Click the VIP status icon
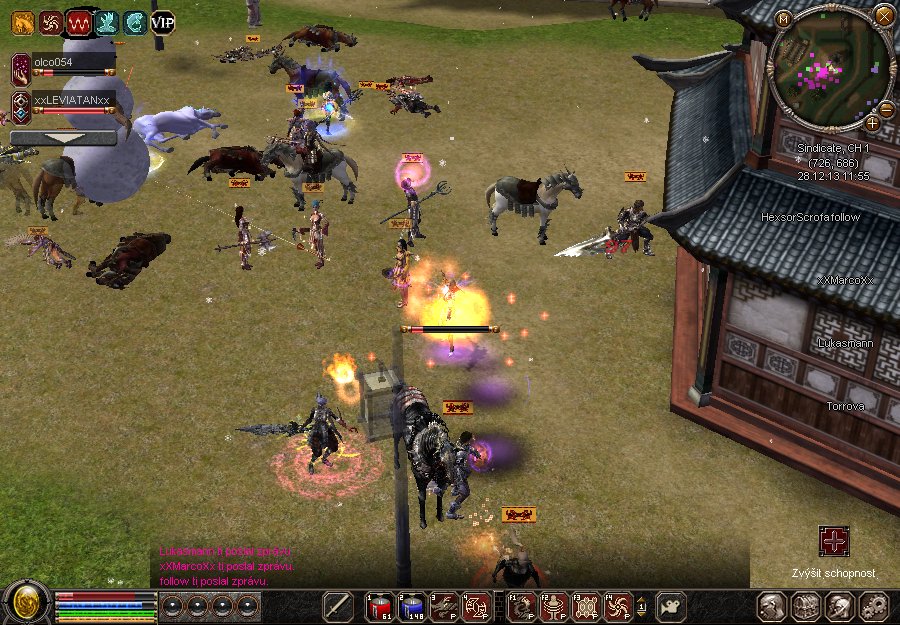 click(162, 21)
